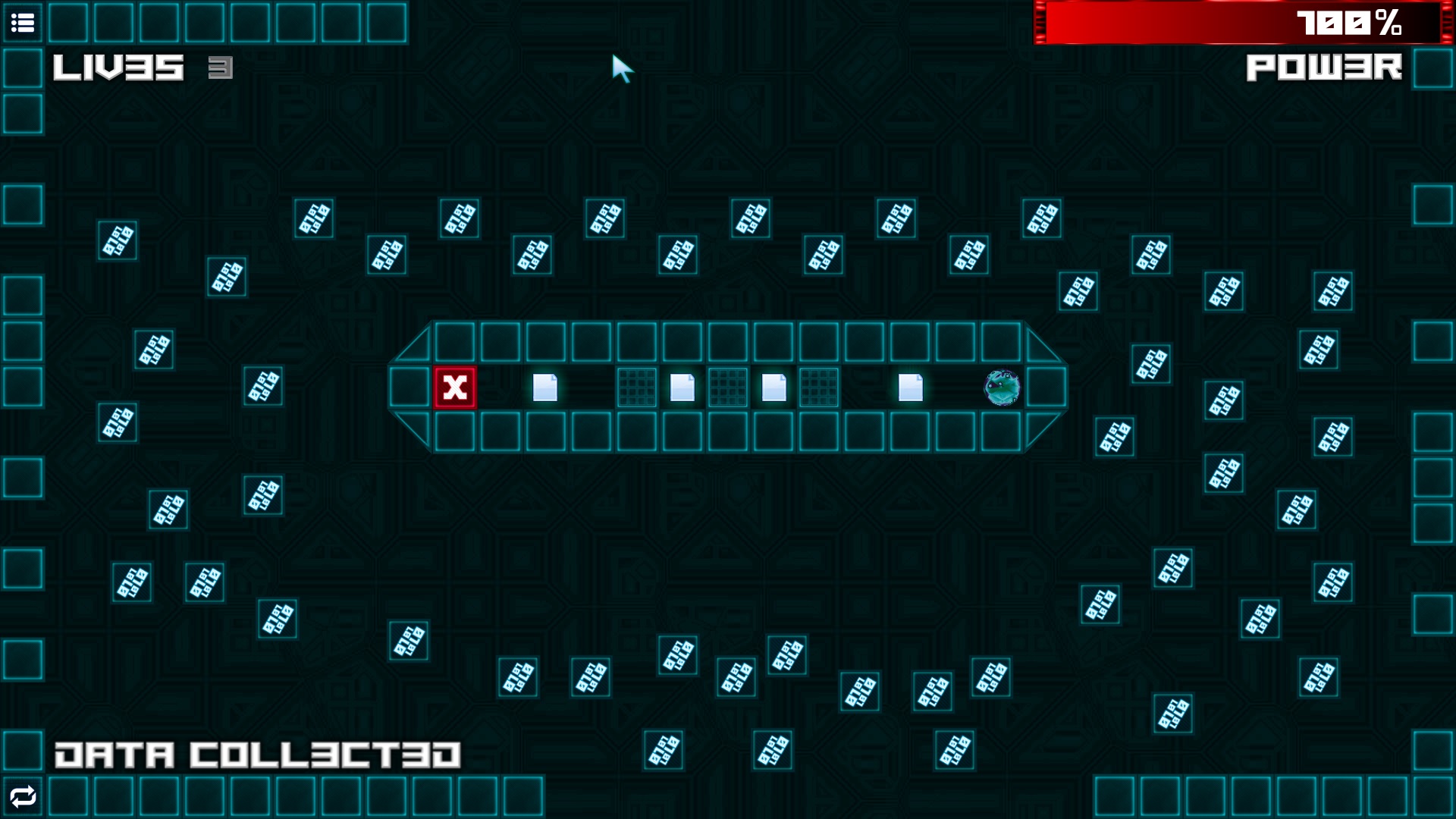Viewport: 1456px width, 819px height.
Task: Open the level menu via hamburger icon
Action: 23,23
